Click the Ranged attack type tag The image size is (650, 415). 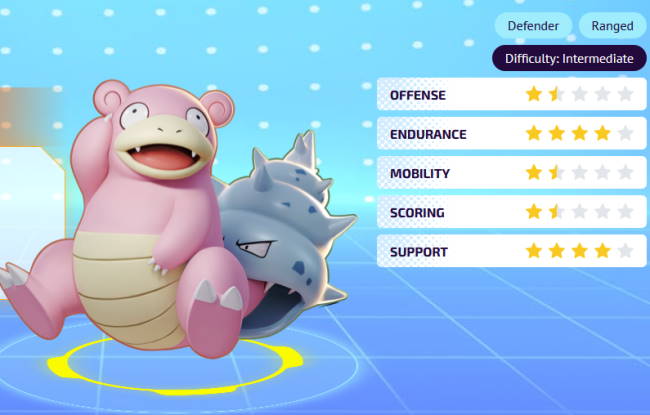click(x=612, y=26)
